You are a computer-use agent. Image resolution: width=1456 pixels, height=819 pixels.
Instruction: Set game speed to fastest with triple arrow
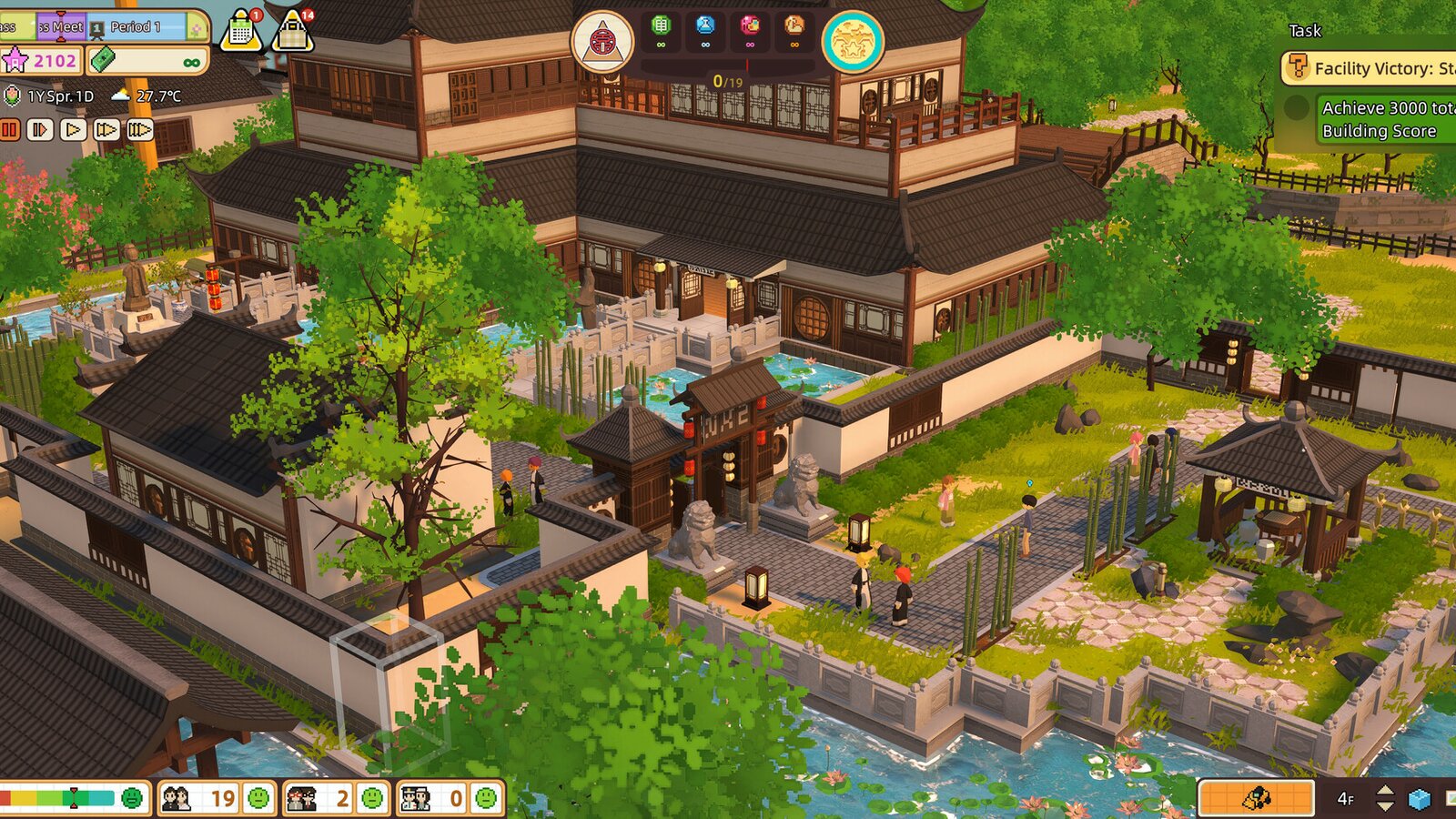[140, 128]
